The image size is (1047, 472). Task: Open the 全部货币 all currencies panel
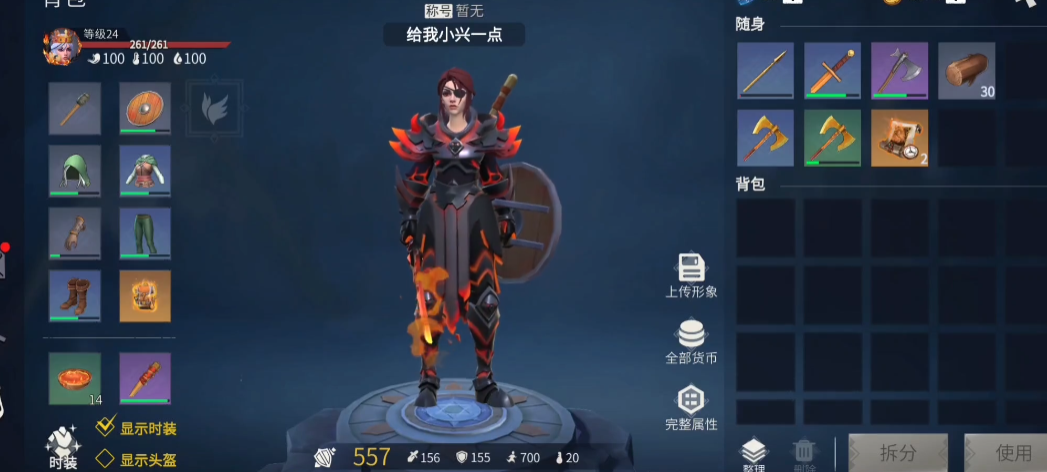(x=691, y=340)
